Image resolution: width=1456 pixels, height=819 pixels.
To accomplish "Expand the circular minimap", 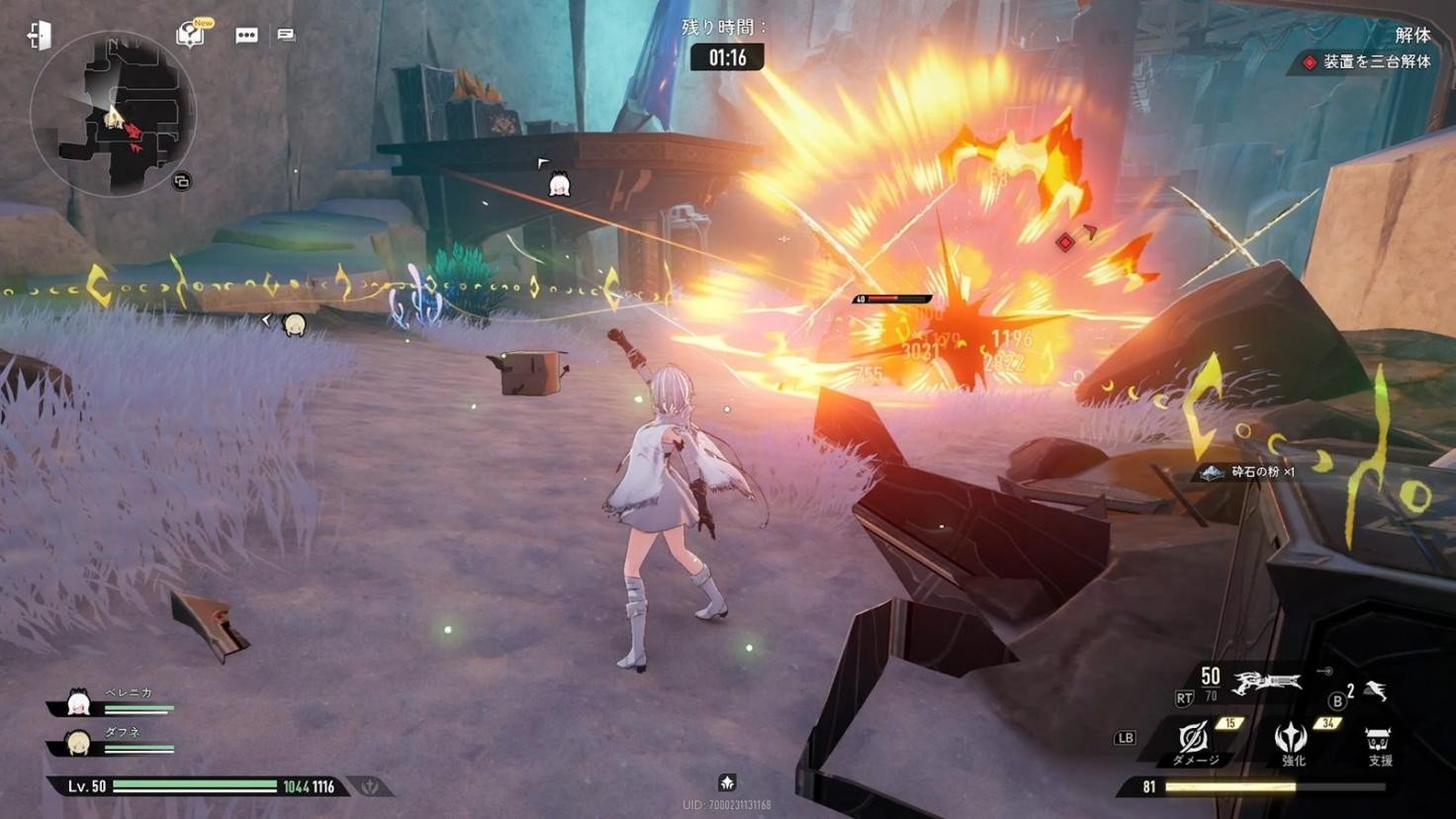I will (112, 113).
